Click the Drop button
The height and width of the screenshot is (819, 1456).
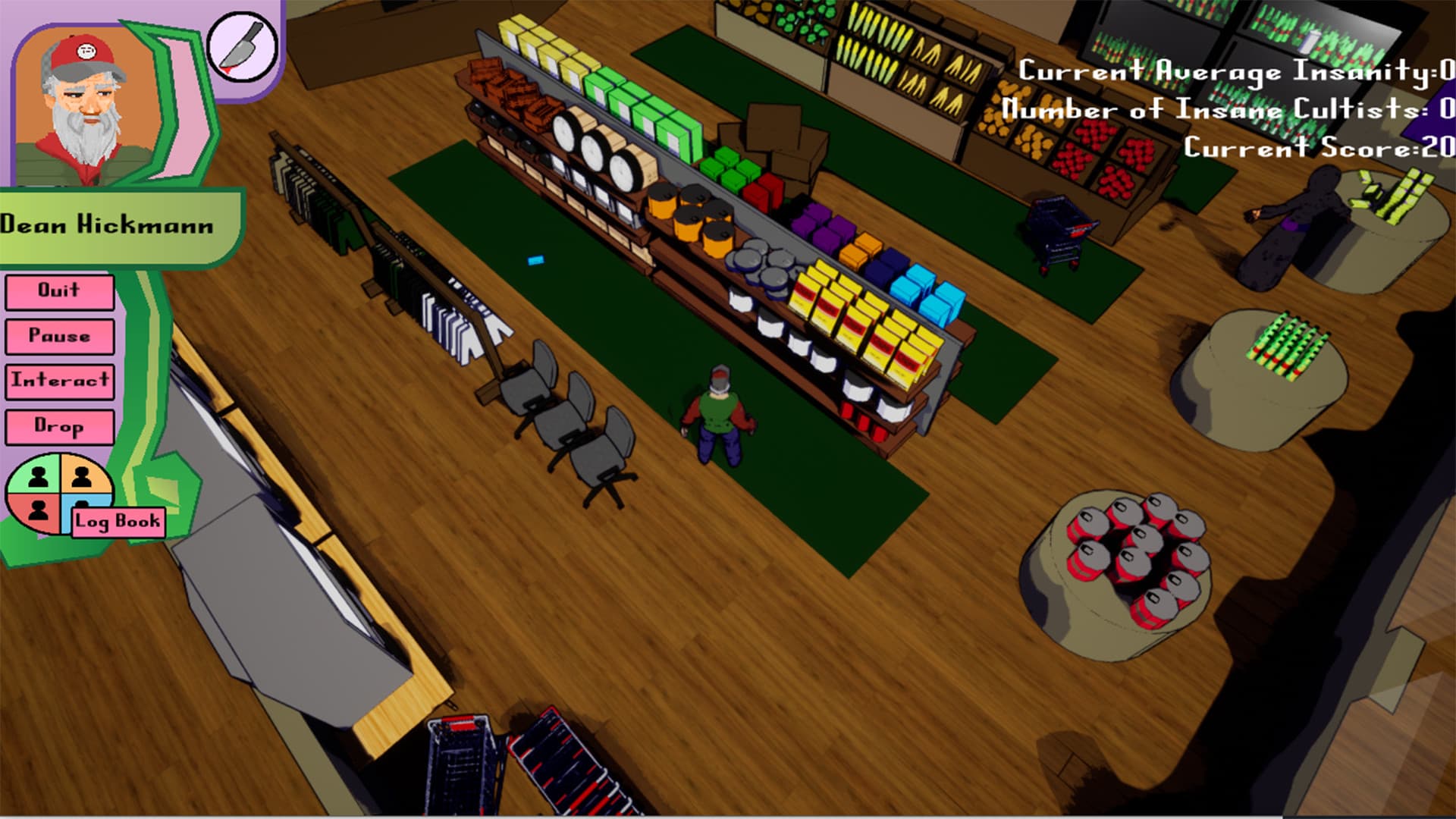(x=59, y=427)
